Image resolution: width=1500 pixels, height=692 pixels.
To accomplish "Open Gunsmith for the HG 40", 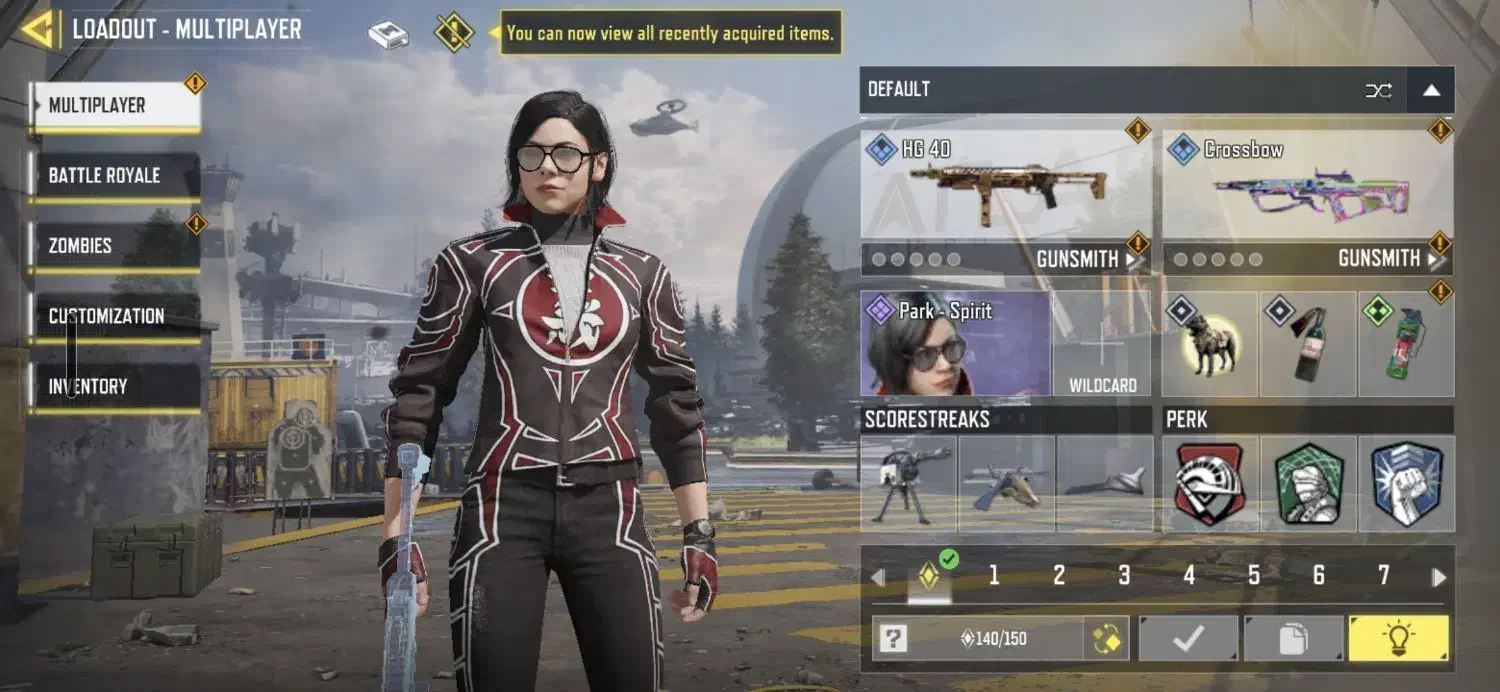I will [x=1084, y=260].
